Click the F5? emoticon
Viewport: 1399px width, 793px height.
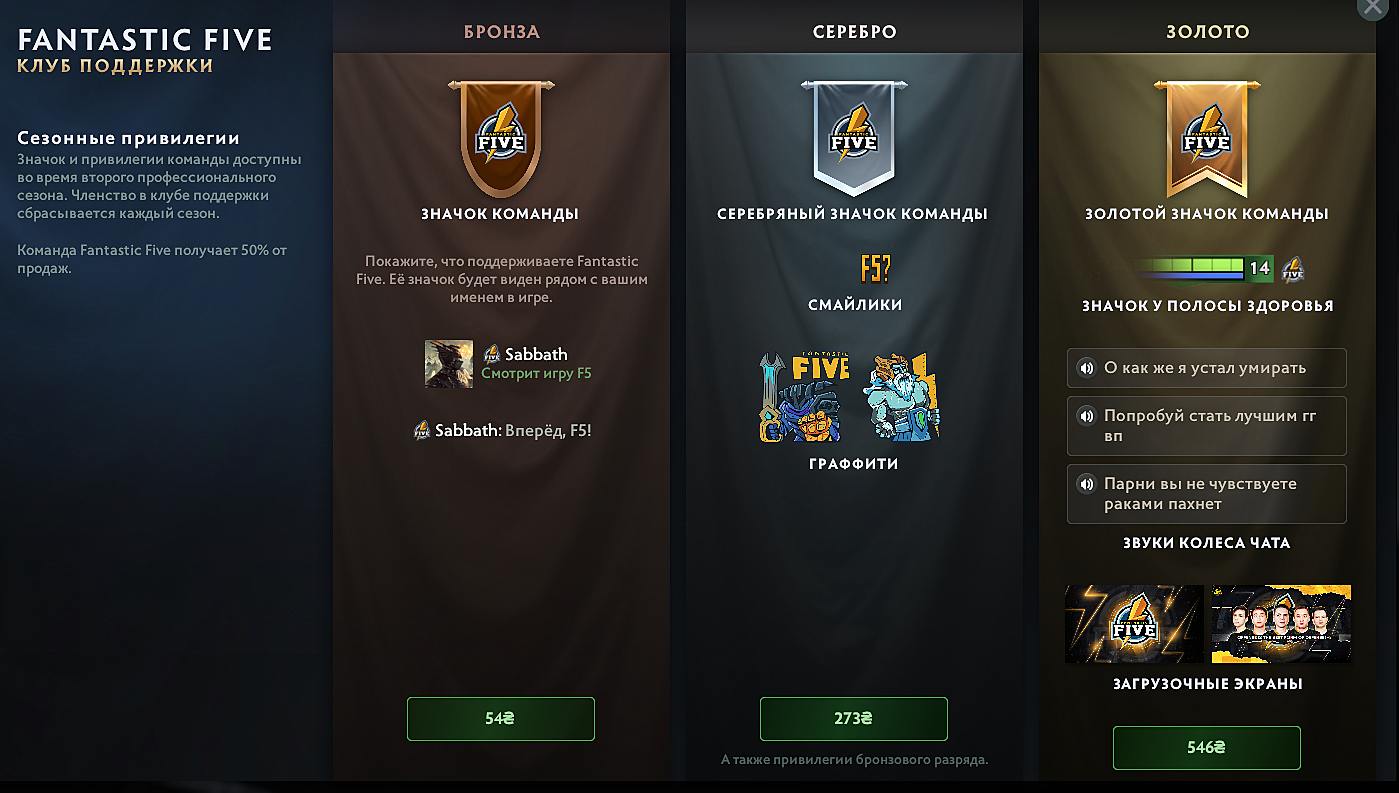[x=874, y=268]
